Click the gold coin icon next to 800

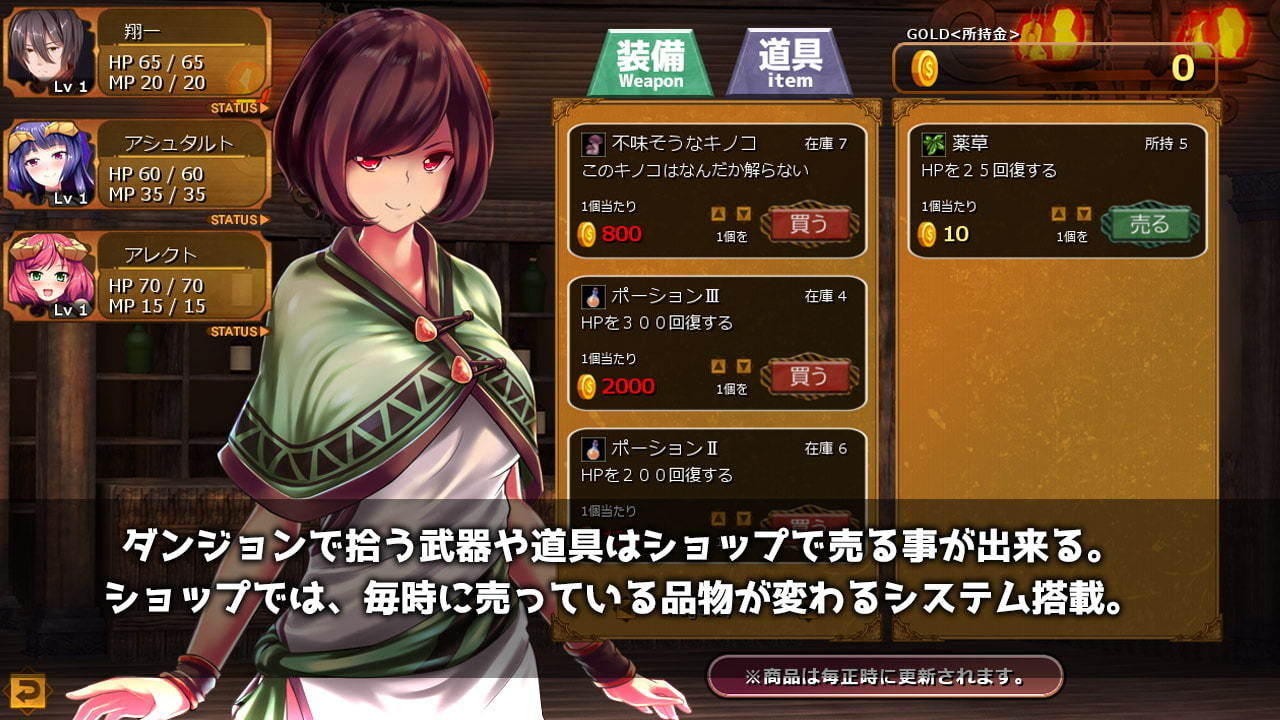pos(589,232)
